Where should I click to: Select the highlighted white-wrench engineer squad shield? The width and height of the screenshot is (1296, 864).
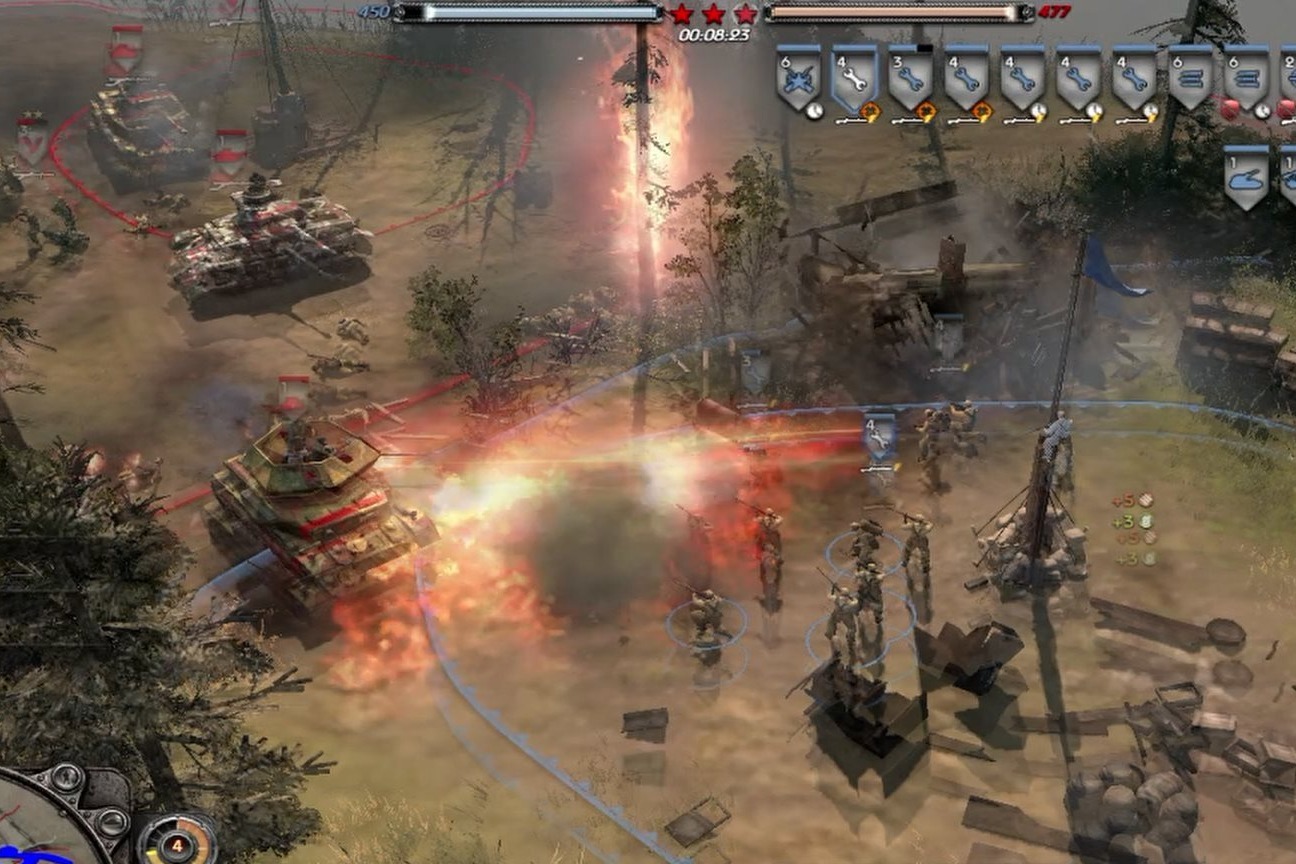point(854,77)
